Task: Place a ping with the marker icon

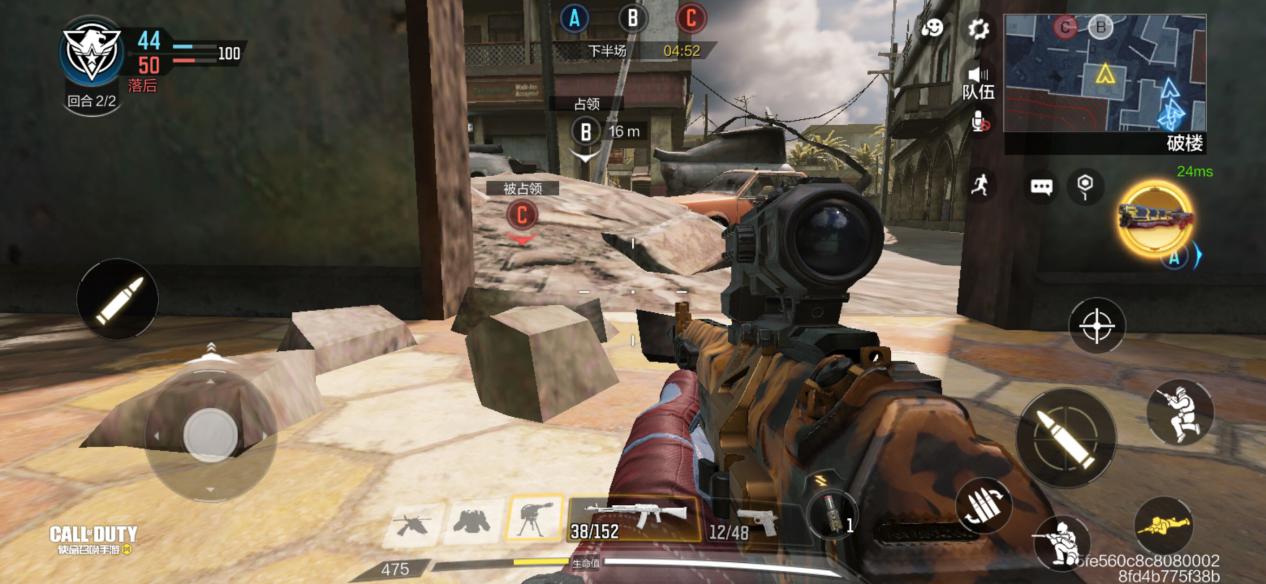Action: pos(1084,184)
